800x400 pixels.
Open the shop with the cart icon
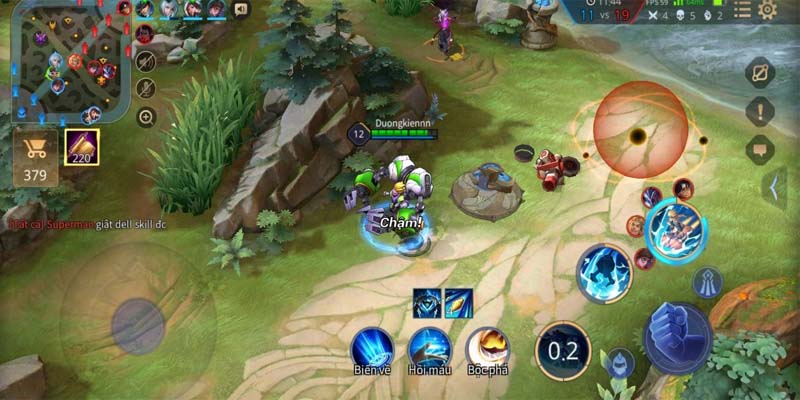(36, 158)
